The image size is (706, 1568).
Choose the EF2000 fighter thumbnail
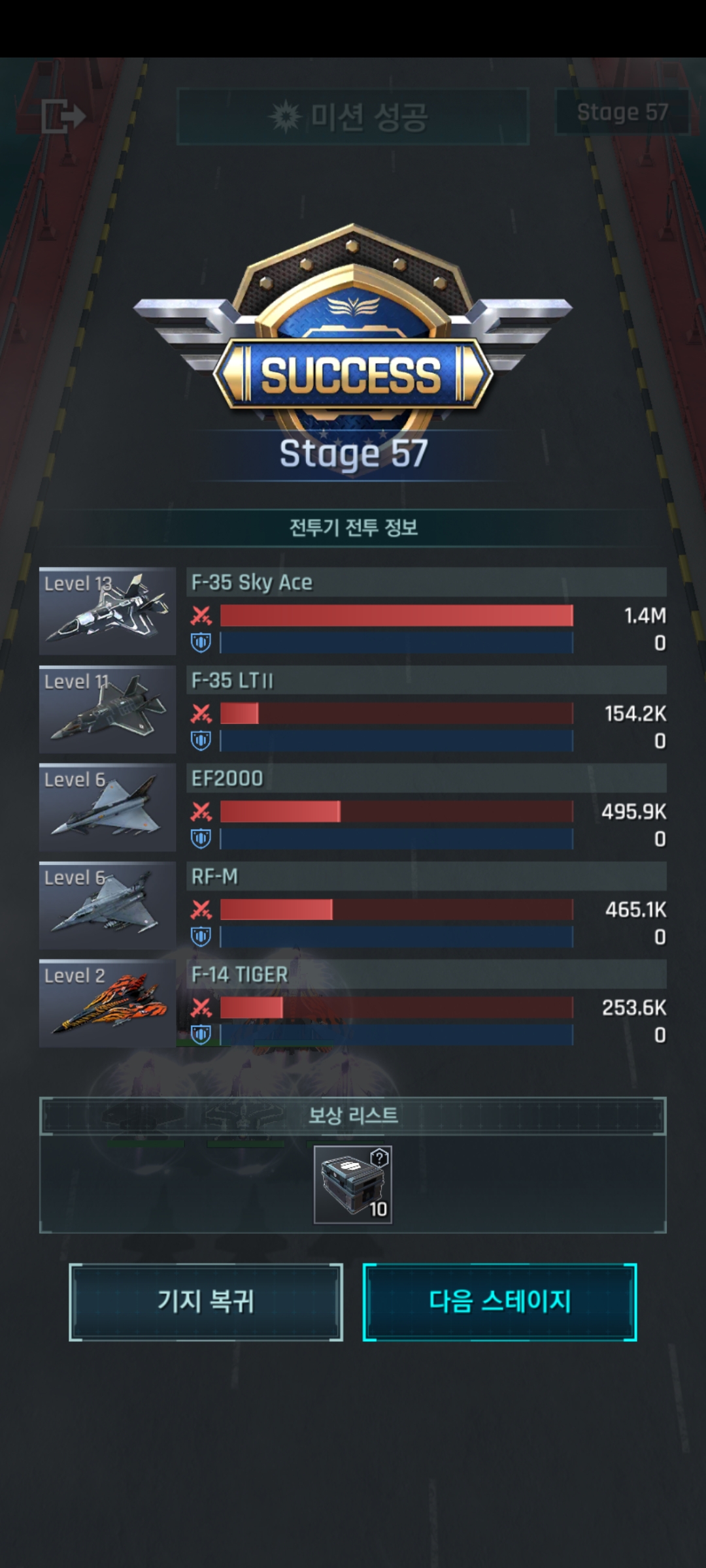107,808
